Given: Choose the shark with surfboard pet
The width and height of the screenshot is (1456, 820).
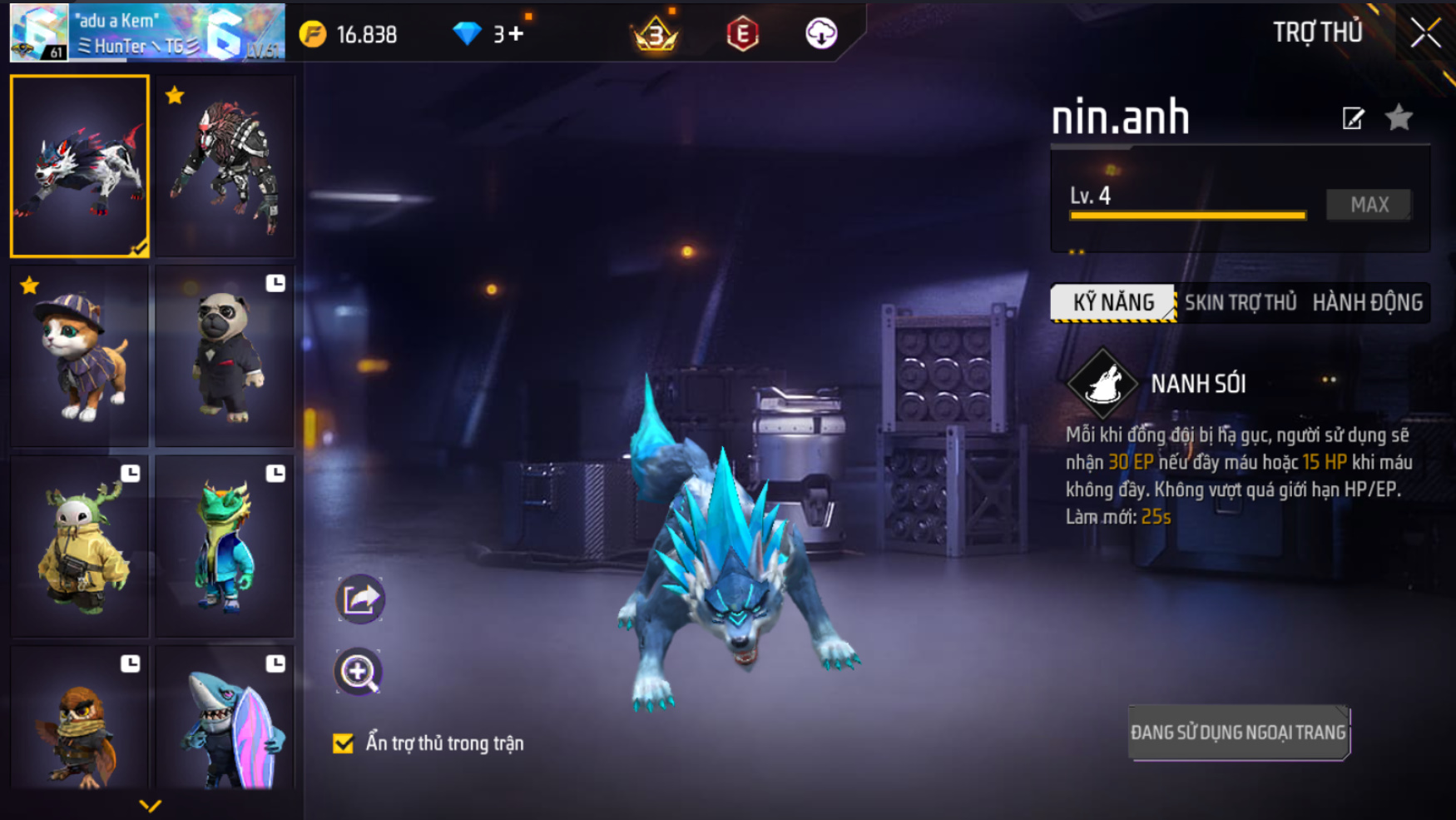Looking at the screenshot, I should coord(225,720).
